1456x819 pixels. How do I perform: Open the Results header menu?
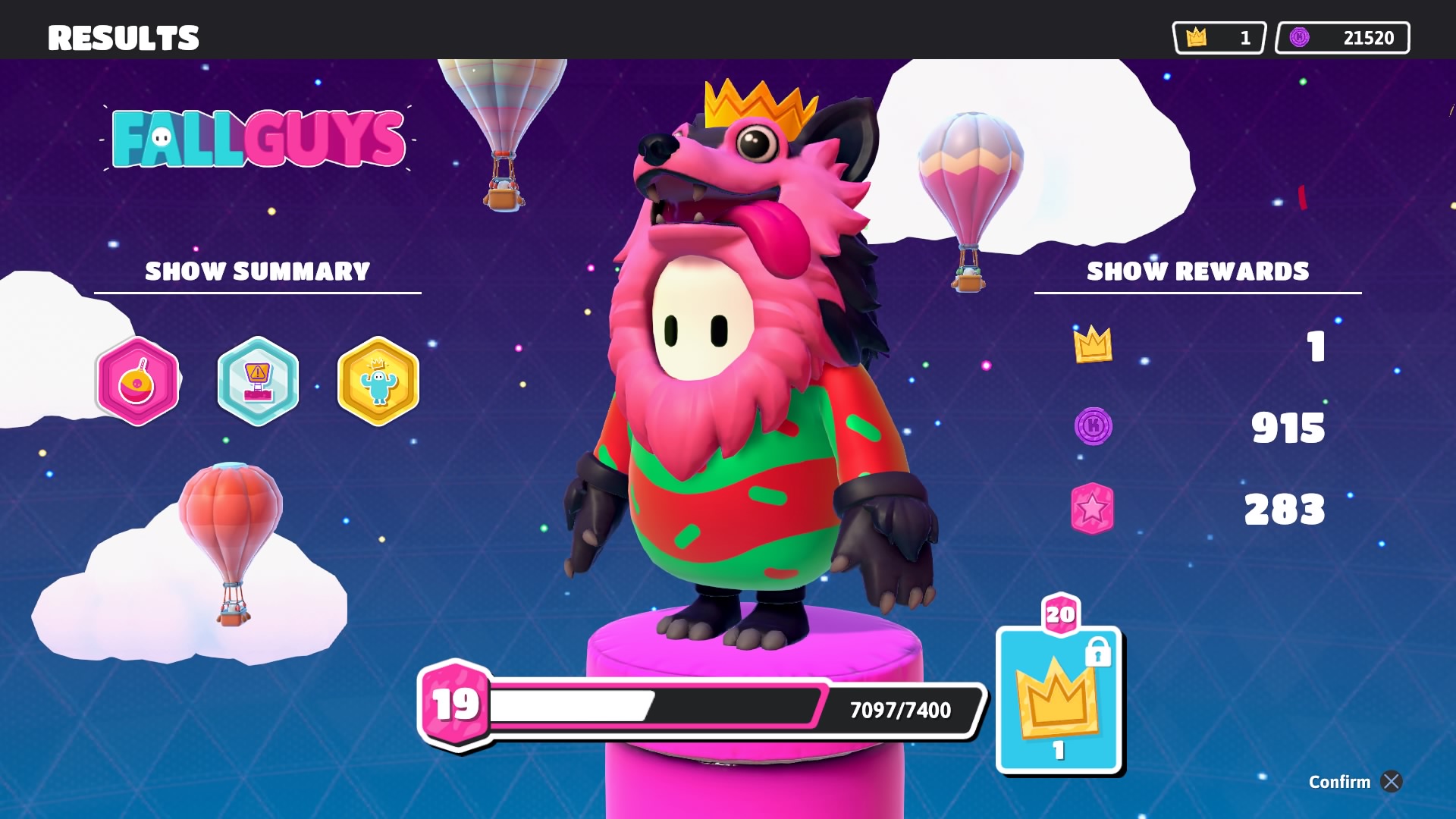[x=124, y=38]
